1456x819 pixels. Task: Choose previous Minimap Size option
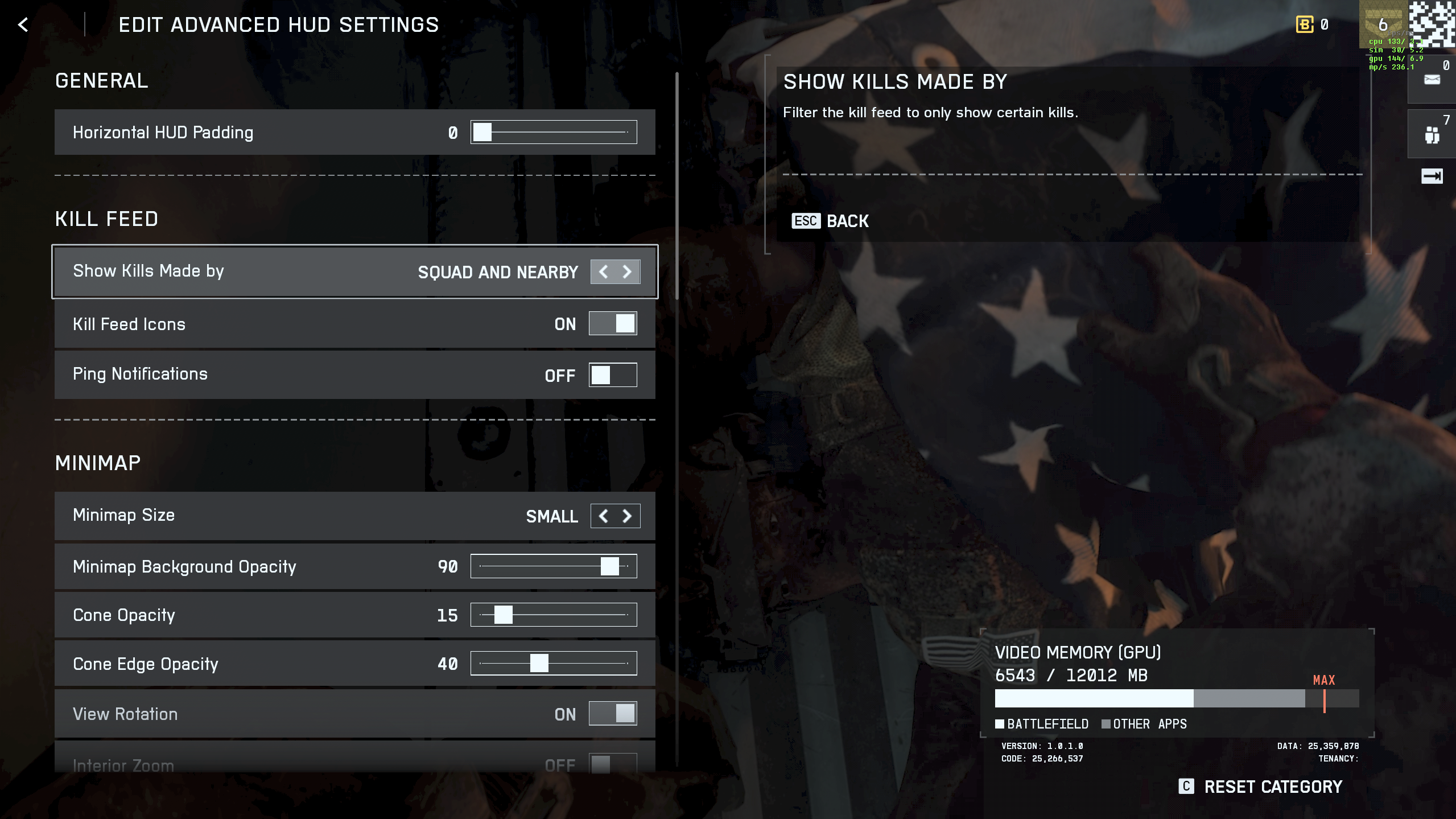(603, 516)
